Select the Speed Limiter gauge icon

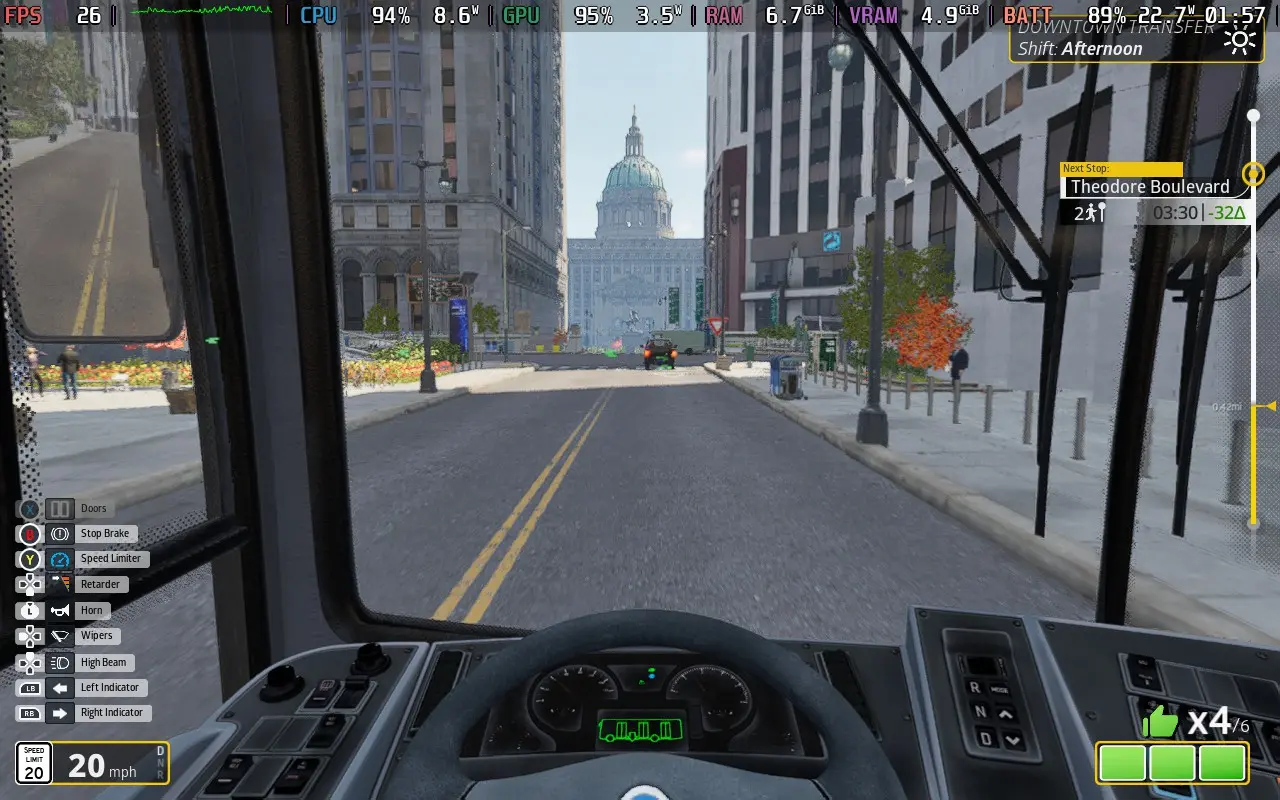click(x=58, y=558)
